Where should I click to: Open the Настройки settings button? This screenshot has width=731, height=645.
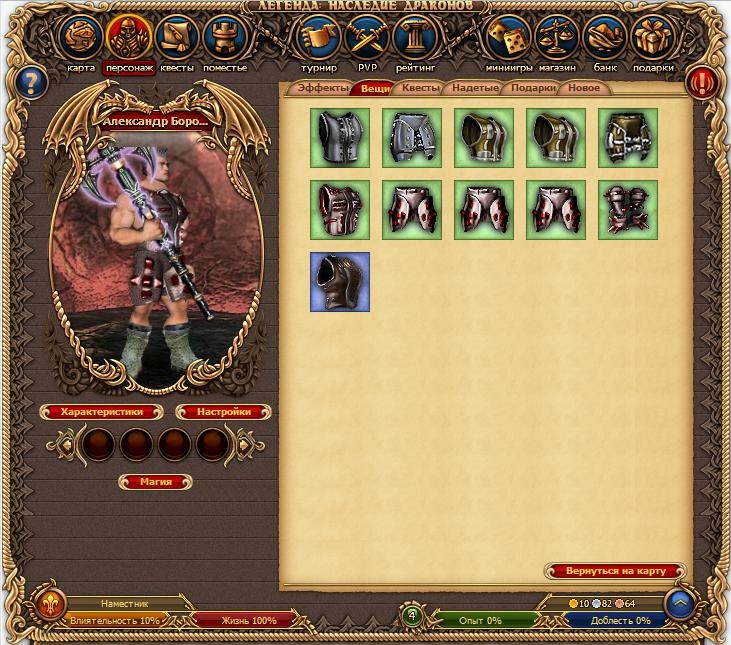coord(224,412)
